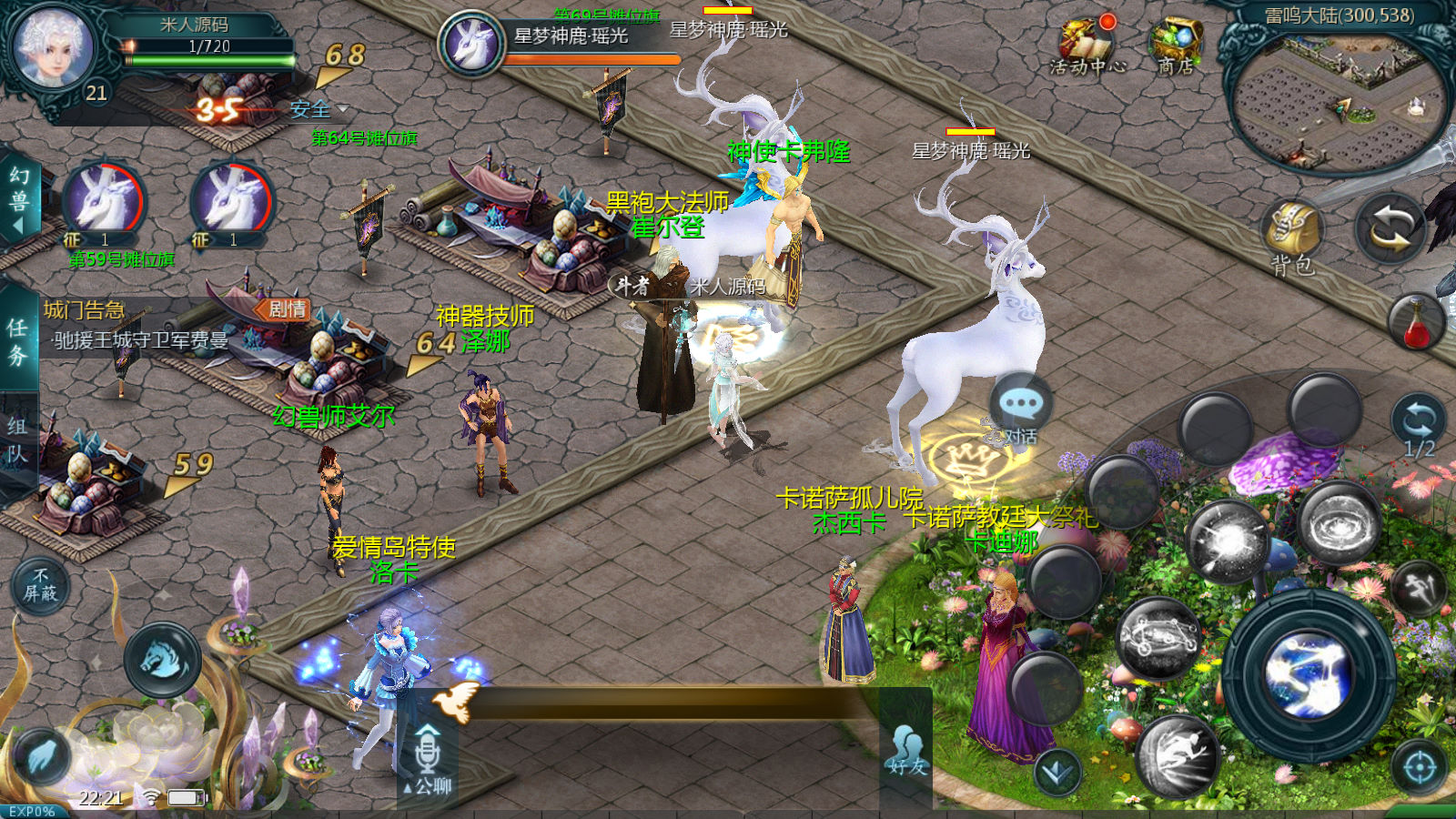Viewport: 1456px width, 819px height.
Task: Open the player avatar portrait
Action: click(x=53, y=47)
